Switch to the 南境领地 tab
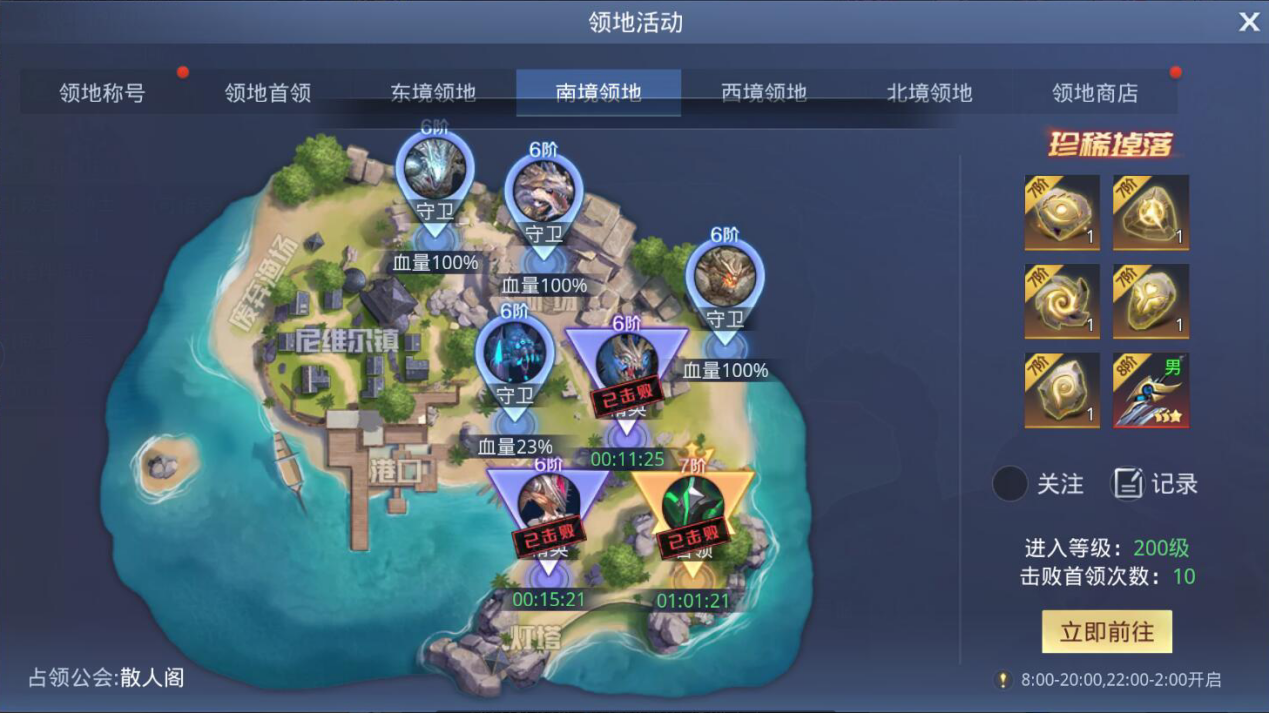Screen dimensions: 1269x713 coord(598,93)
